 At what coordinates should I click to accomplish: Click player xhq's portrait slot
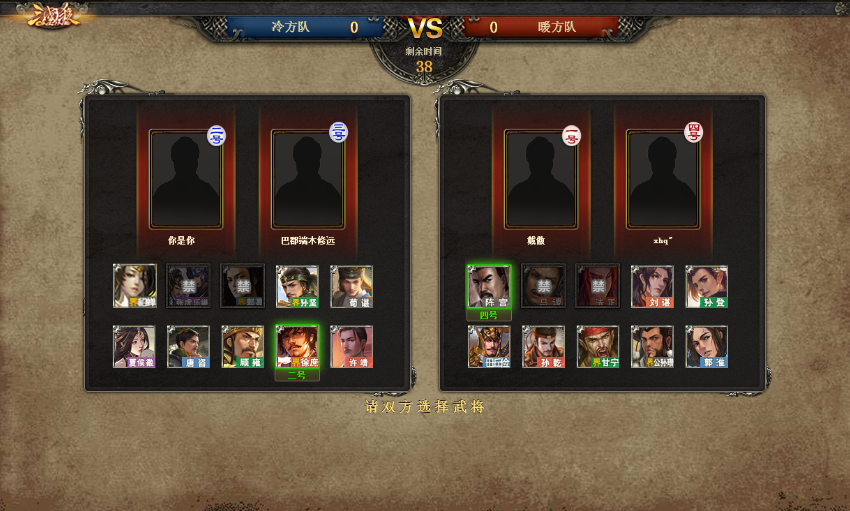[x=663, y=179]
